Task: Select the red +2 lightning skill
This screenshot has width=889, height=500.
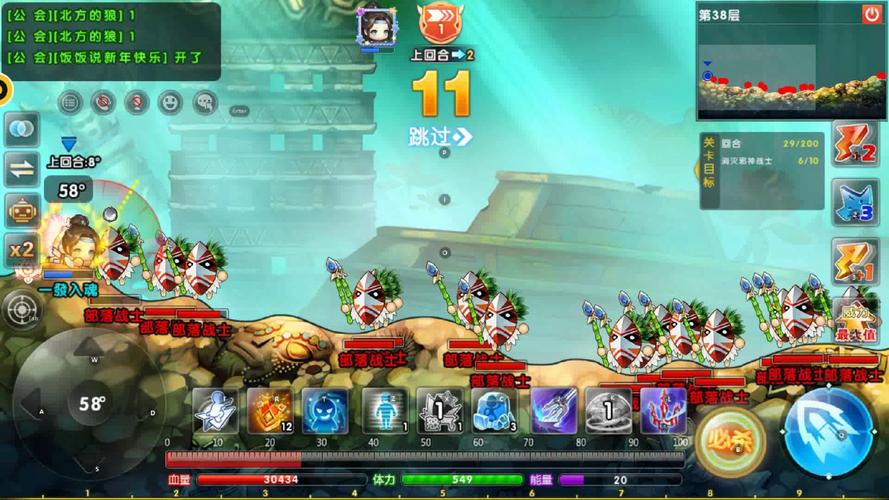Action: tap(855, 145)
